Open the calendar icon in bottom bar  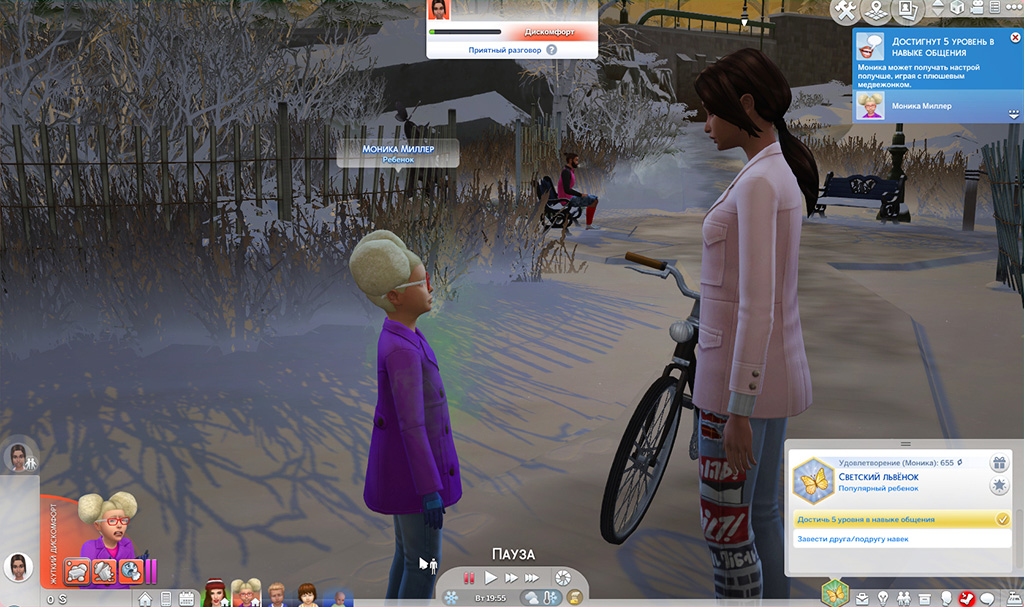coord(186,599)
